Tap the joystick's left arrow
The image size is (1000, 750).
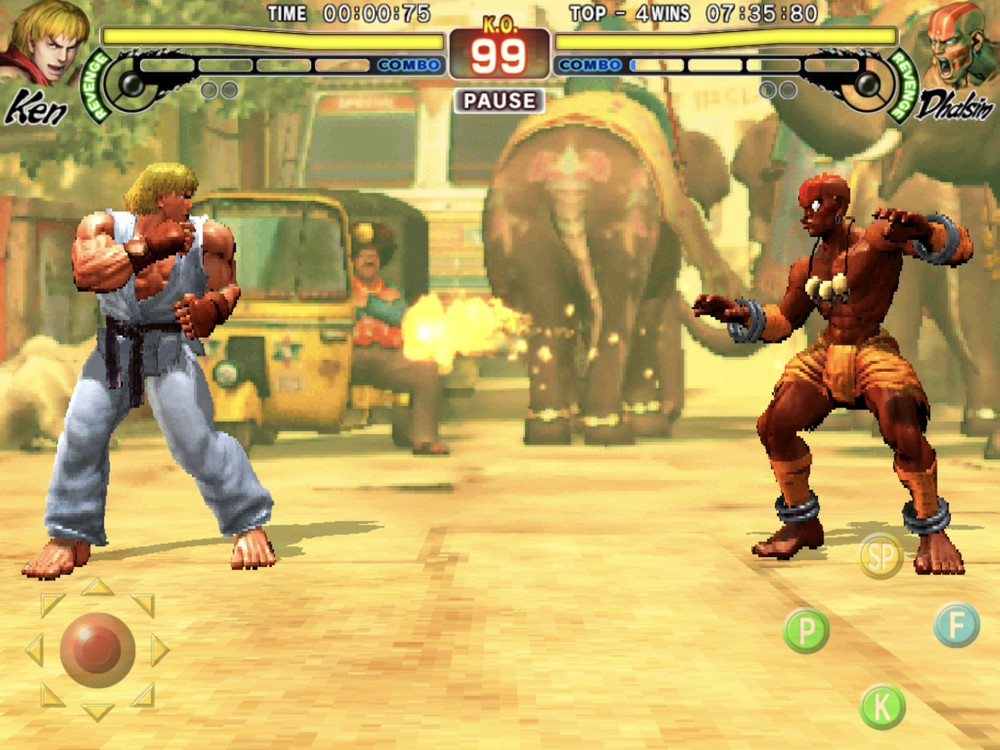pyautogui.click(x=34, y=650)
